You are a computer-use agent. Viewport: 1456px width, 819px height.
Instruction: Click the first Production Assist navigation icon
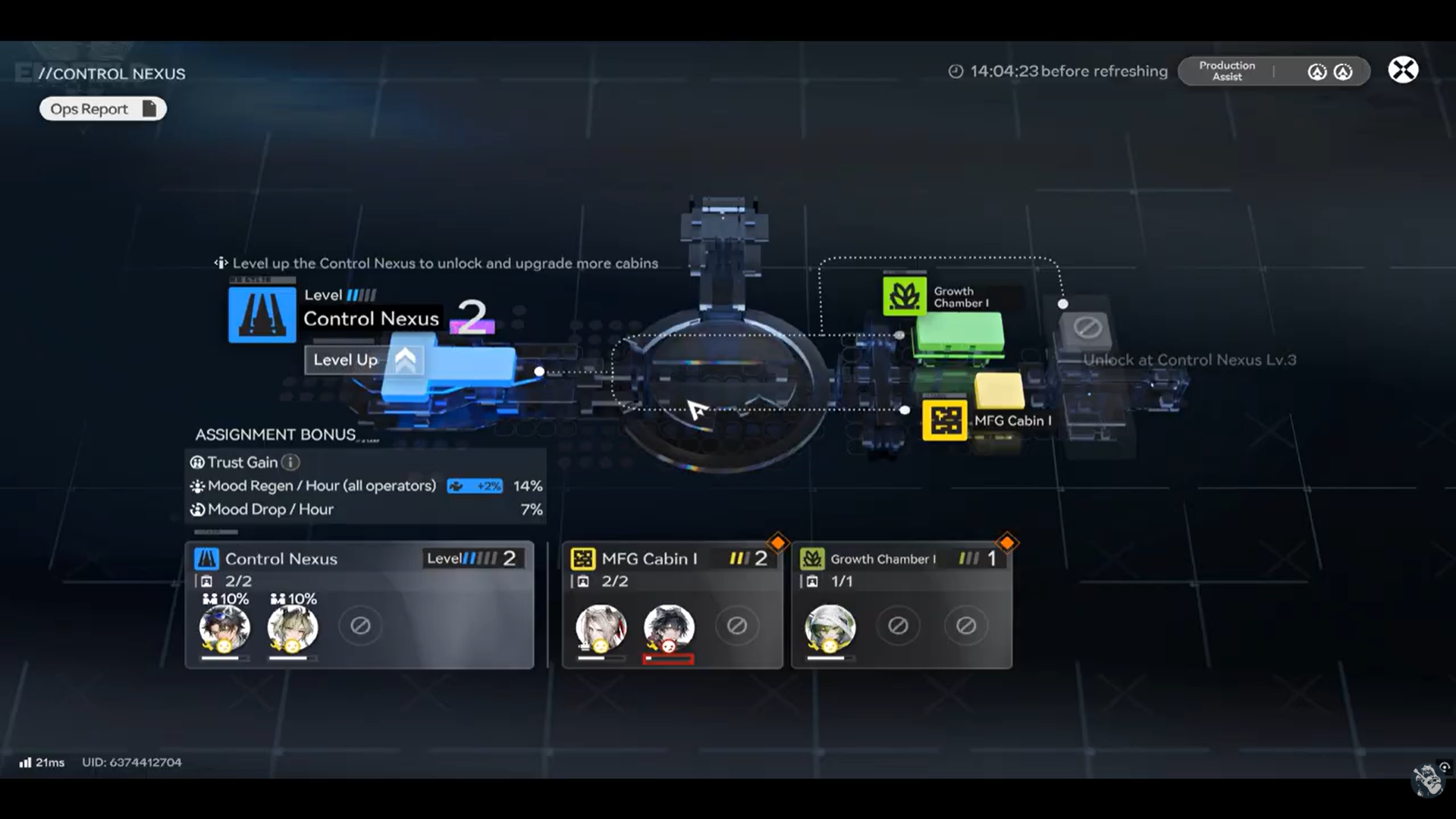coord(1317,71)
